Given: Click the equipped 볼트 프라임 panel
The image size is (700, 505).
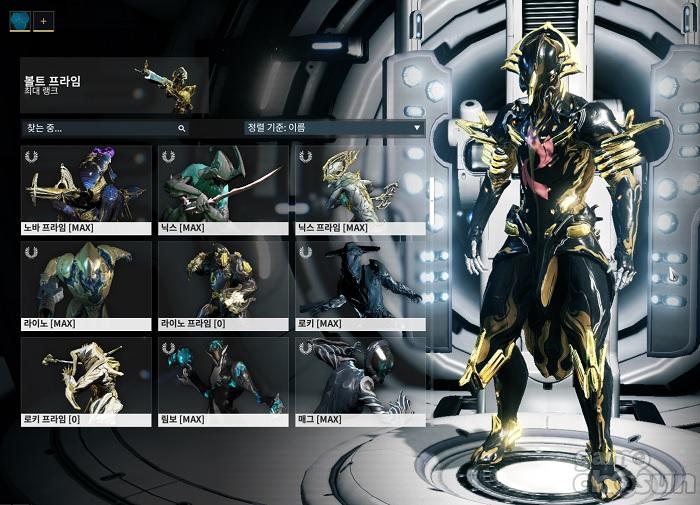Looking at the screenshot, I should [114, 85].
